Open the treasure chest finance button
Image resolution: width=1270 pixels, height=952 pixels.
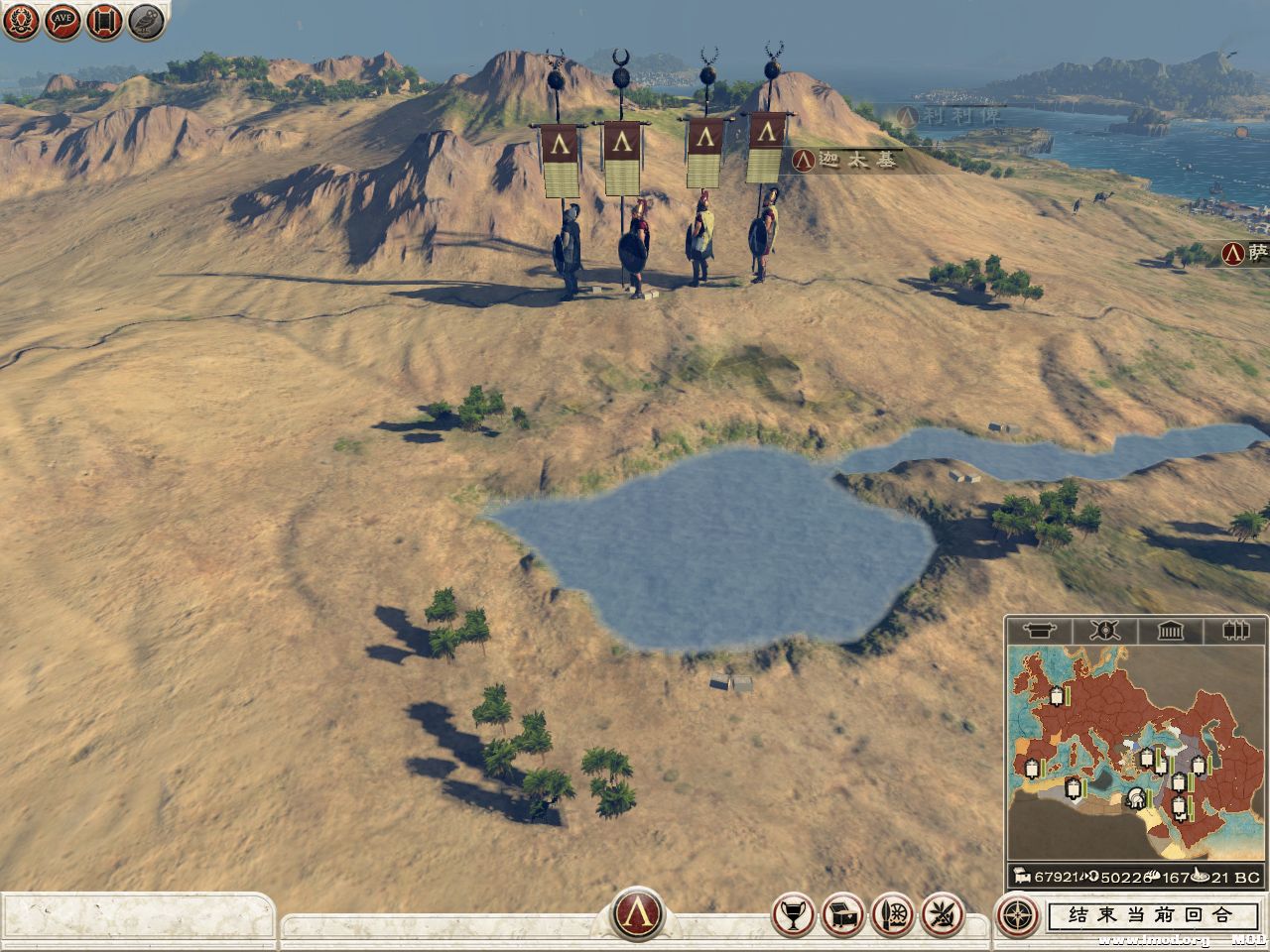click(842, 915)
